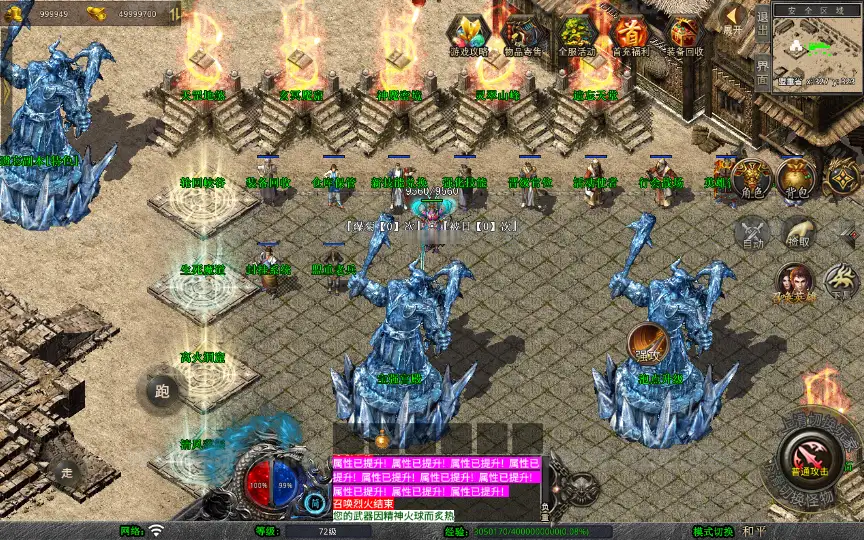Click the 界面 interface button

pyautogui.click(x=762, y=72)
